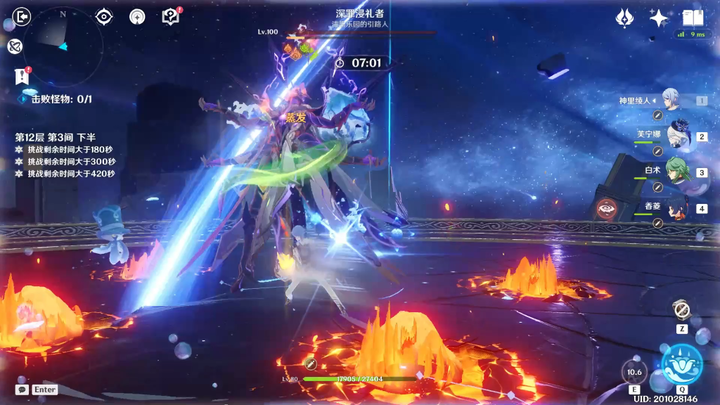Click the quest bookmark icon with alert
Viewport: 720px width, 405px height.
(x=22, y=76)
